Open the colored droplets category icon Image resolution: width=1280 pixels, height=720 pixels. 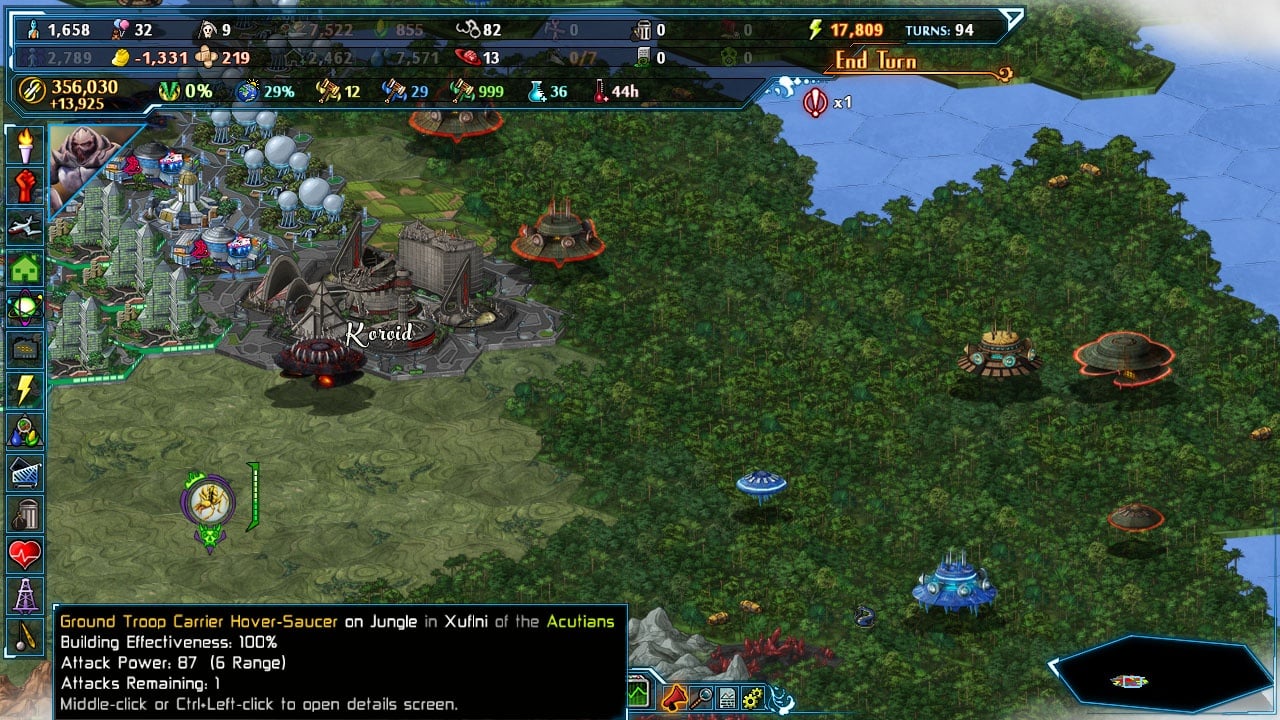coord(25,431)
